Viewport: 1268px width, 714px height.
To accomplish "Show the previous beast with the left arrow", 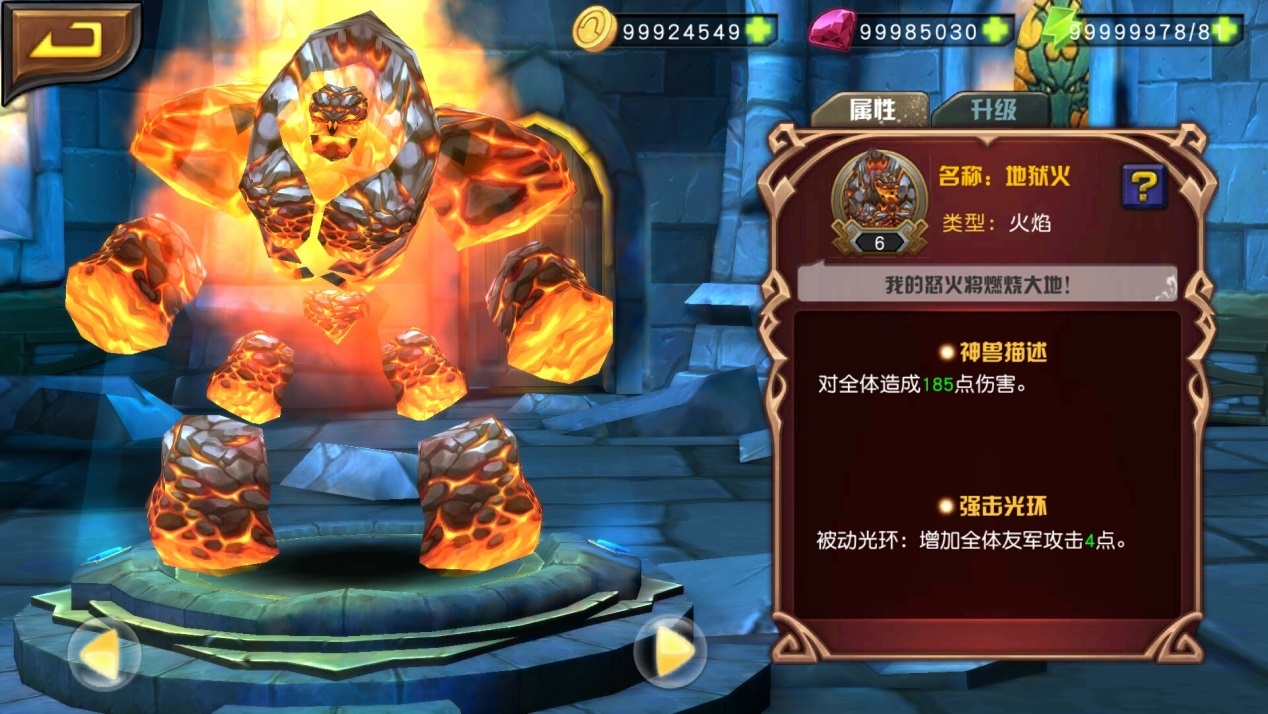I will pyautogui.click(x=104, y=653).
